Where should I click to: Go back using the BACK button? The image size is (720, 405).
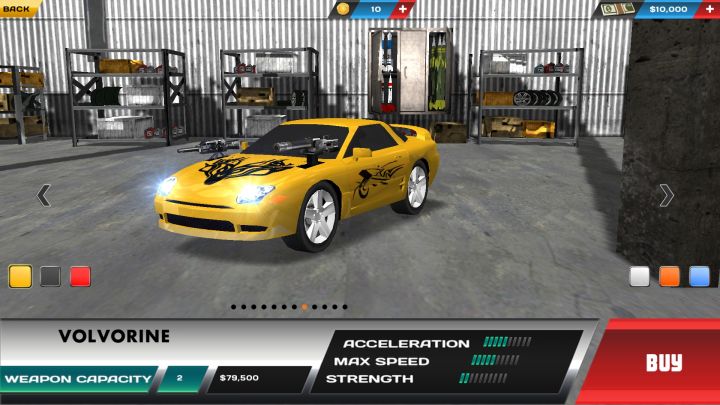point(17,8)
